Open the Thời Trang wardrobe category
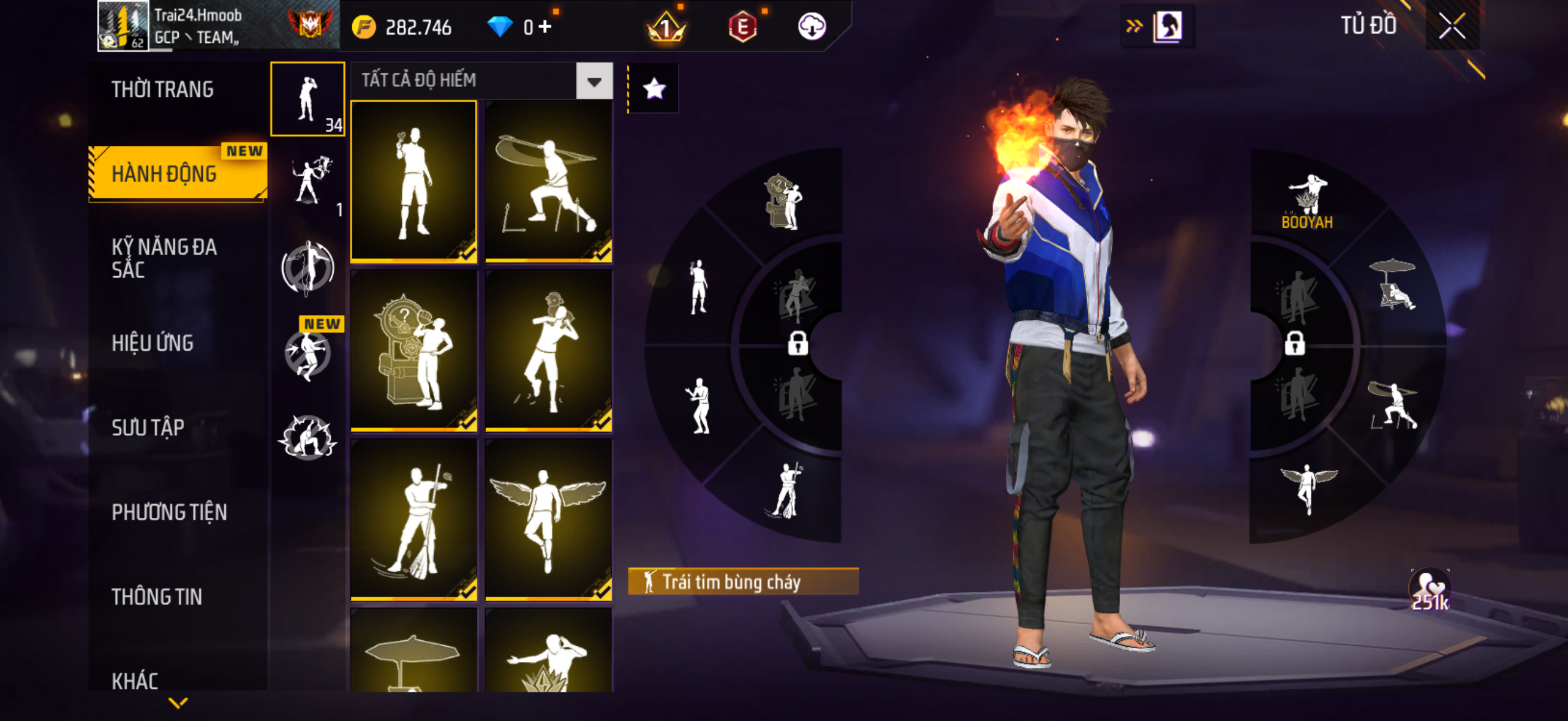 (x=163, y=90)
